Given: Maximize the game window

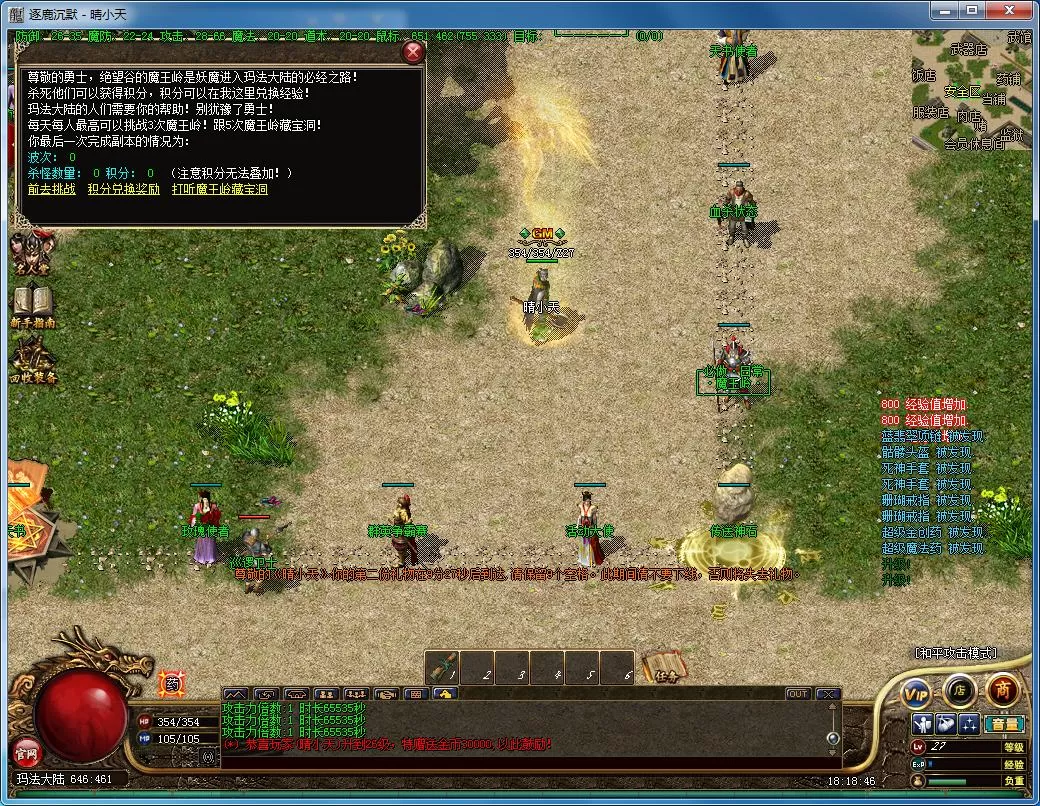Looking at the screenshot, I should [x=969, y=11].
